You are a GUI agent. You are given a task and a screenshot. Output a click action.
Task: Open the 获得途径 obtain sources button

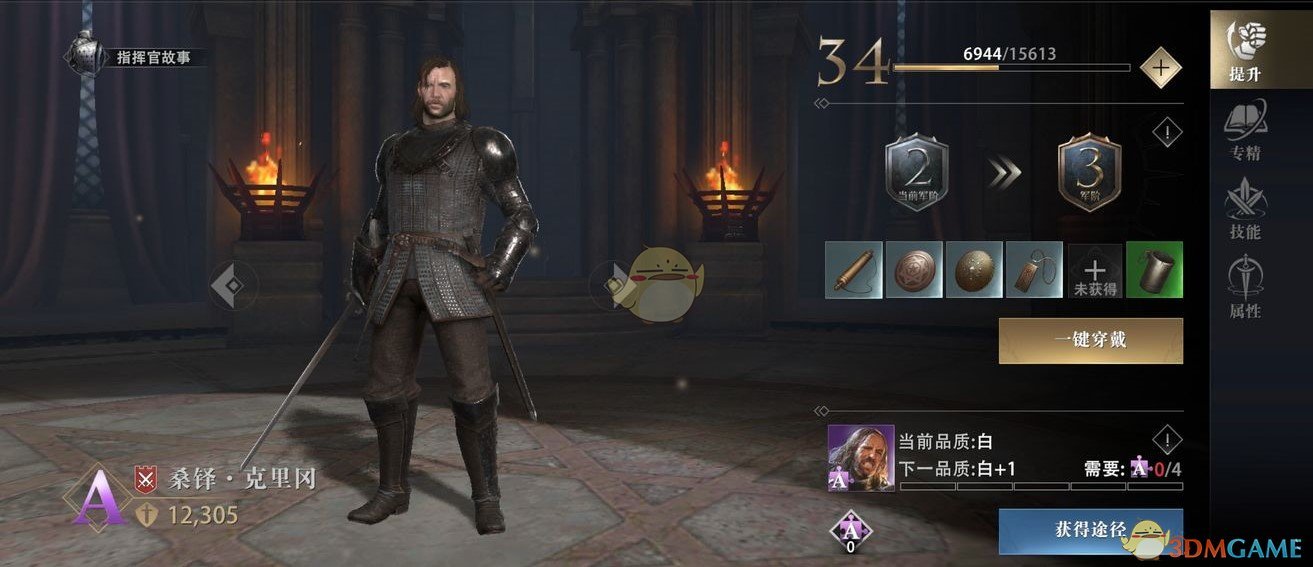pyautogui.click(x=1090, y=529)
